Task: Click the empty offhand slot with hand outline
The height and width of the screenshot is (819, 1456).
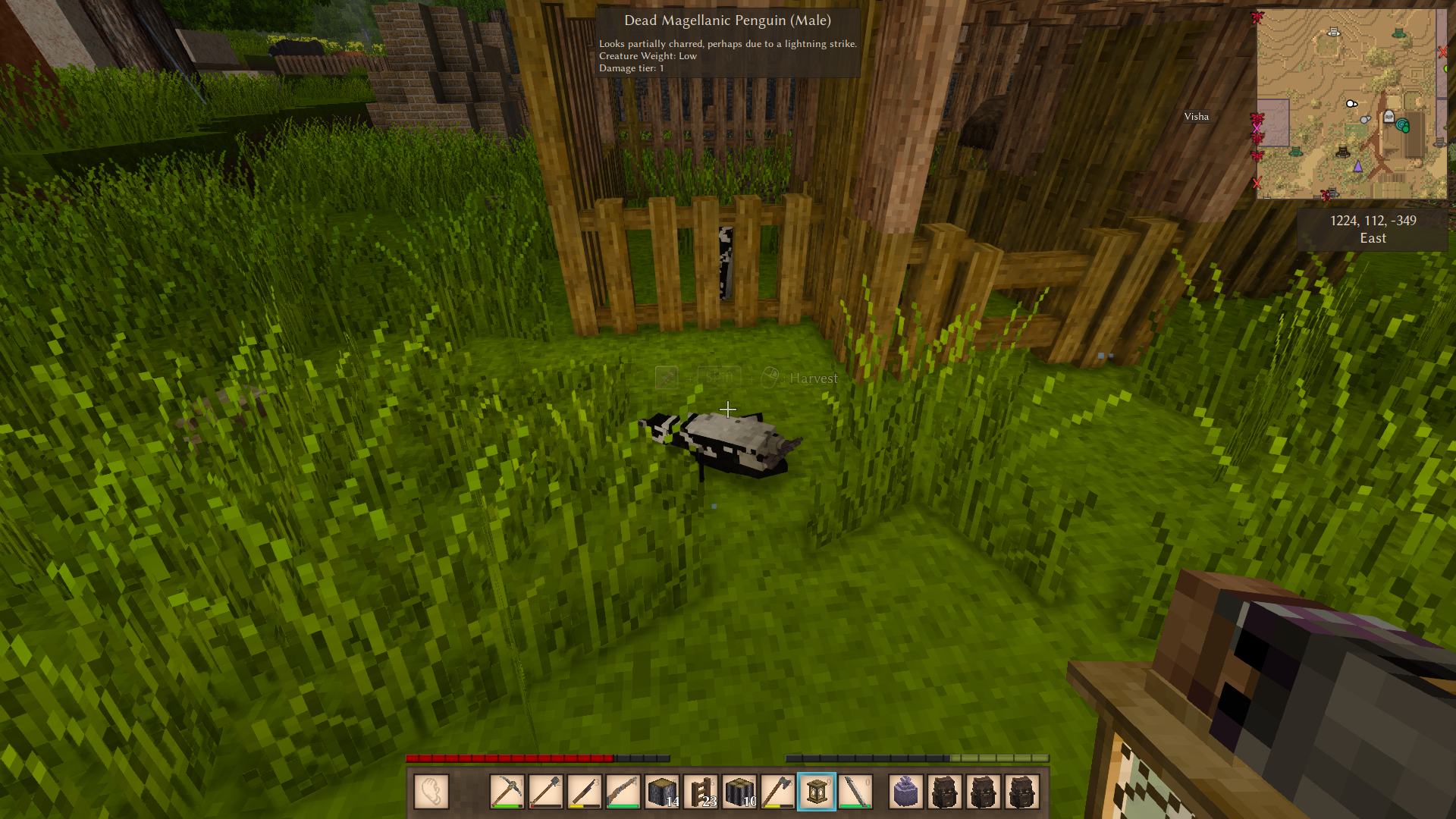Action: click(431, 792)
